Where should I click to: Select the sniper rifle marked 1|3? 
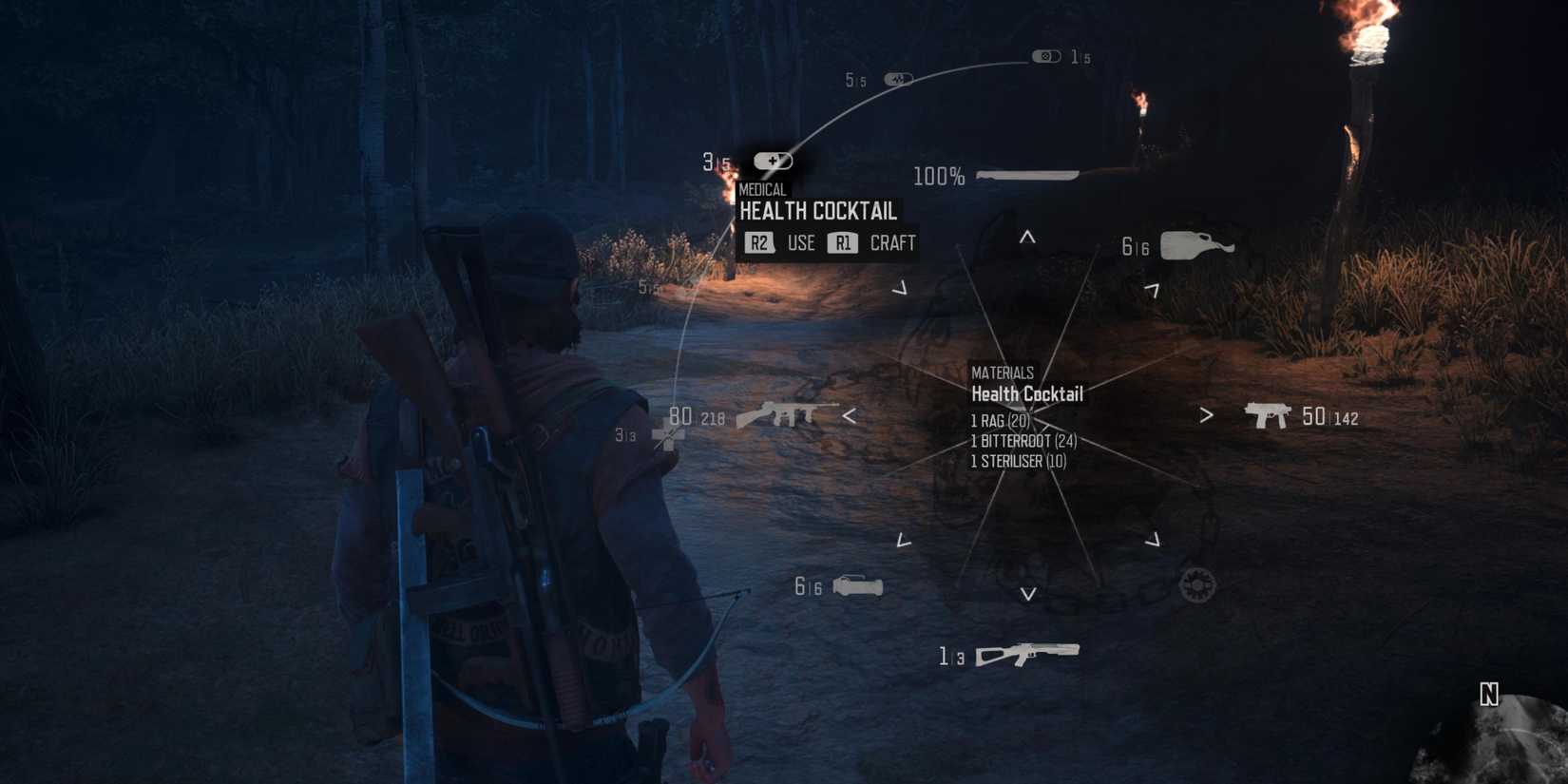[1024, 652]
